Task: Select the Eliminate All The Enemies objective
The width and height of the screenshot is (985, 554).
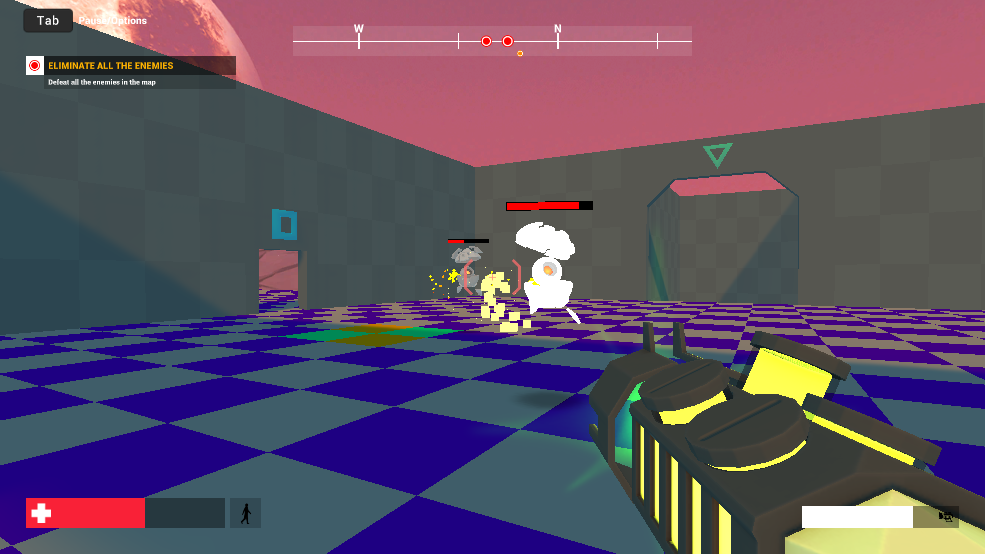Action: tap(110, 66)
